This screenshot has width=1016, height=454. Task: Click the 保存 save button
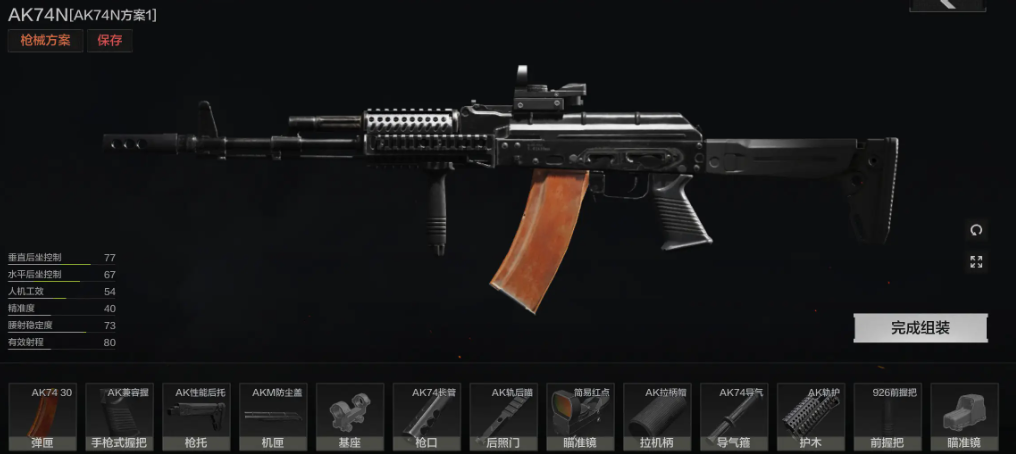(109, 41)
